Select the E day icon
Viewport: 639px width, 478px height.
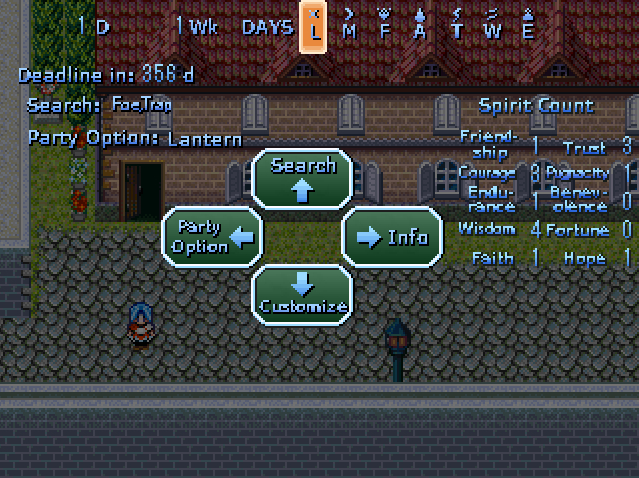[x=528, y=25]
